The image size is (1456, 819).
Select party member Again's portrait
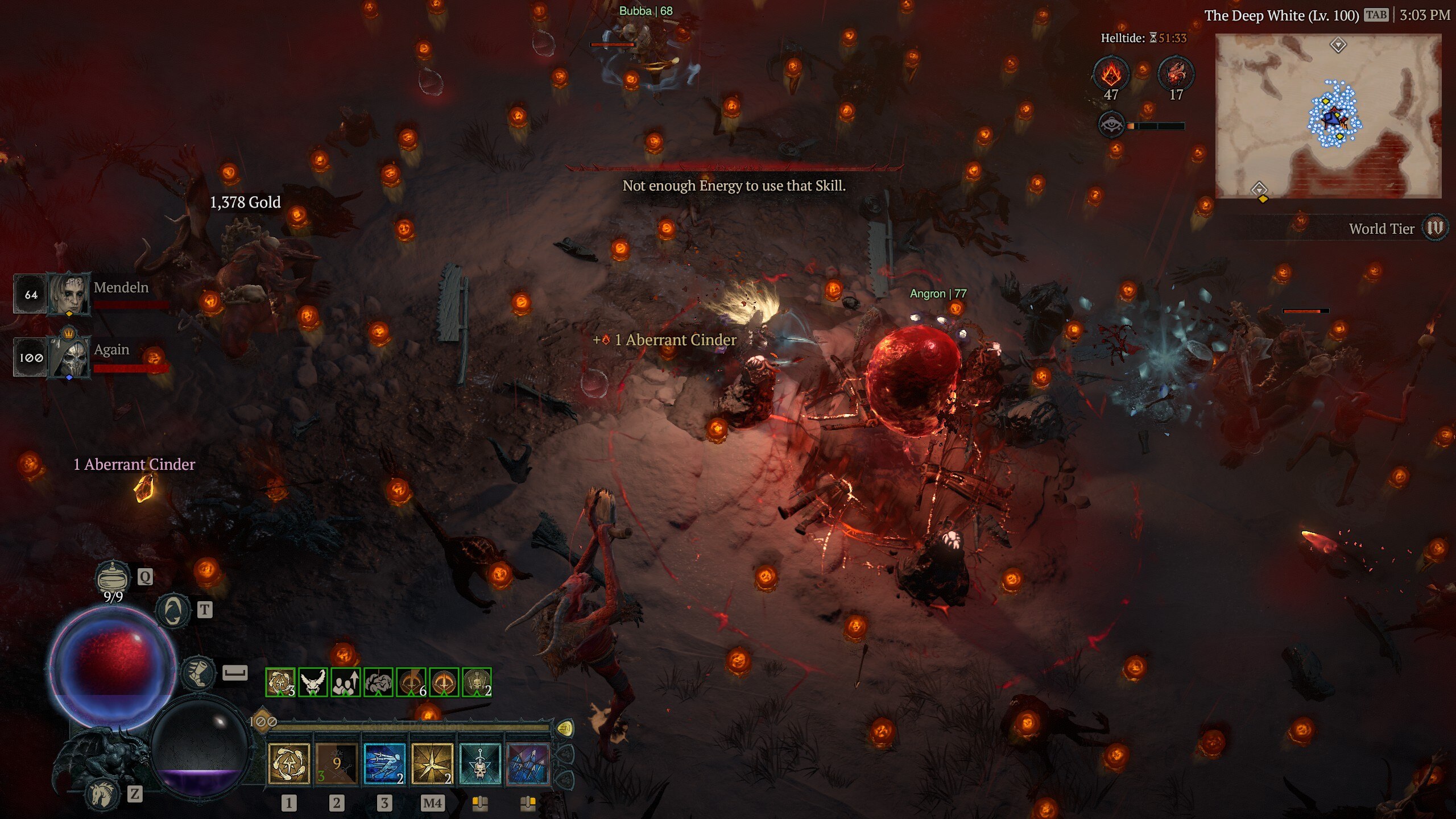[x=69, y=357]
